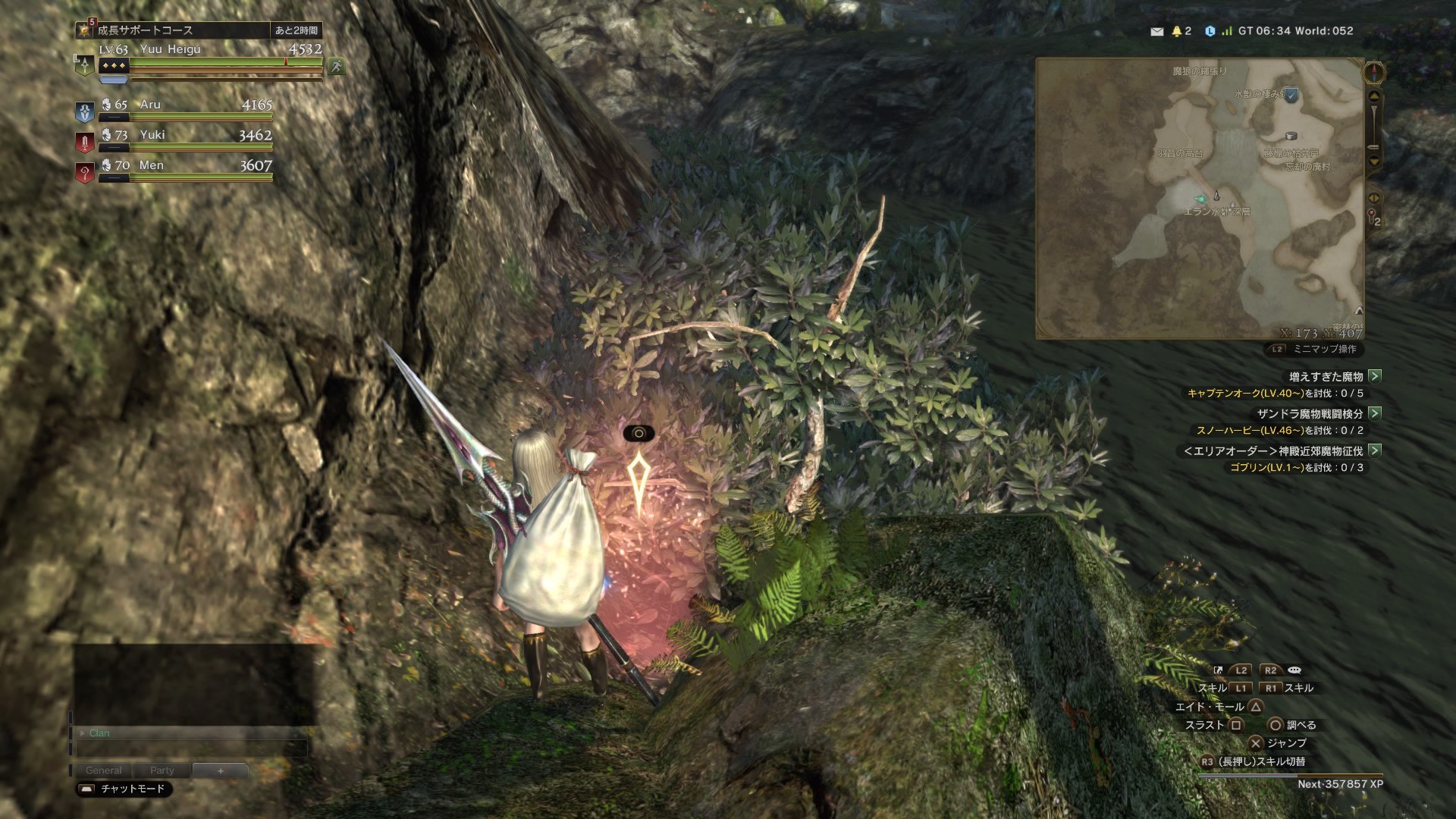This screenshot has width=1456, height=819.
Task: Expand the ザンドラ魔物戦闘検分 quest entry
Action: point(1375,413)
